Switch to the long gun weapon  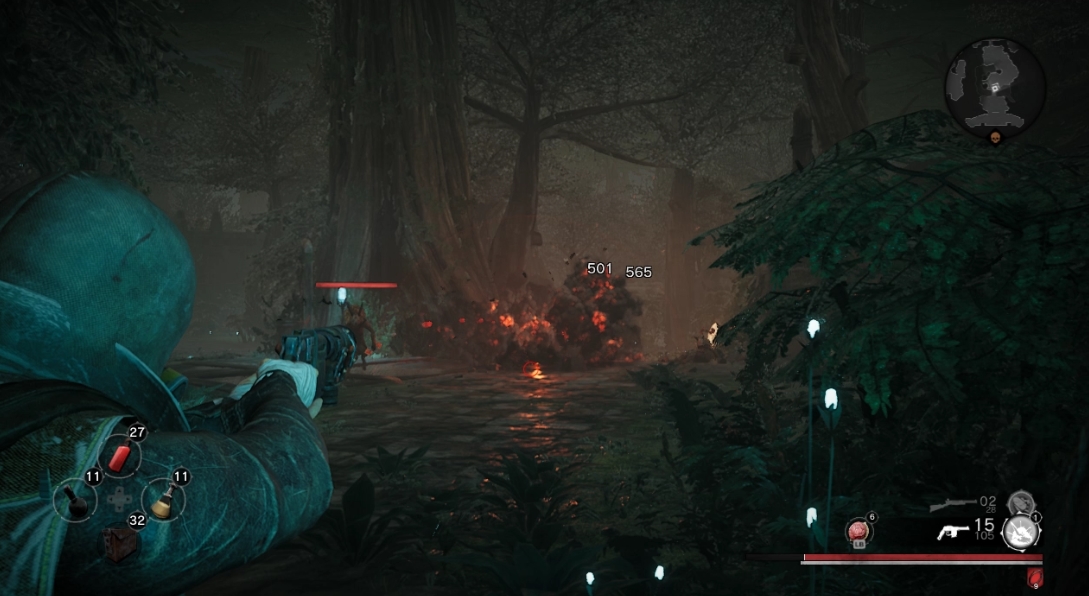click(x=951, y=504)
